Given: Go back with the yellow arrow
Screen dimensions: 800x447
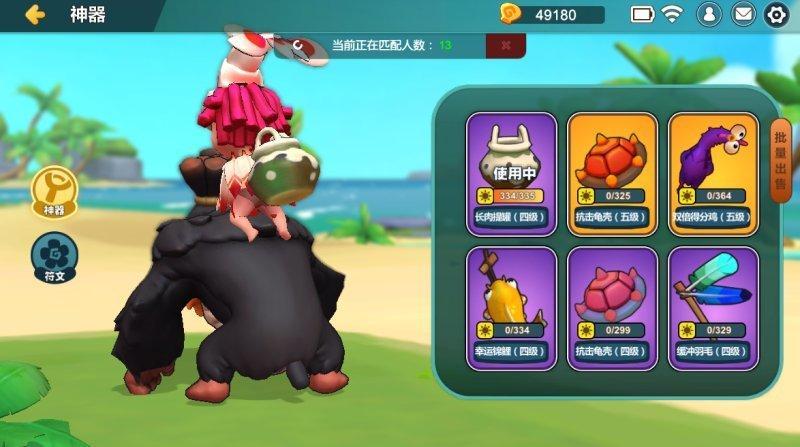Looking at the screenshot, I should pyautogui.click(x=36, y=14).
